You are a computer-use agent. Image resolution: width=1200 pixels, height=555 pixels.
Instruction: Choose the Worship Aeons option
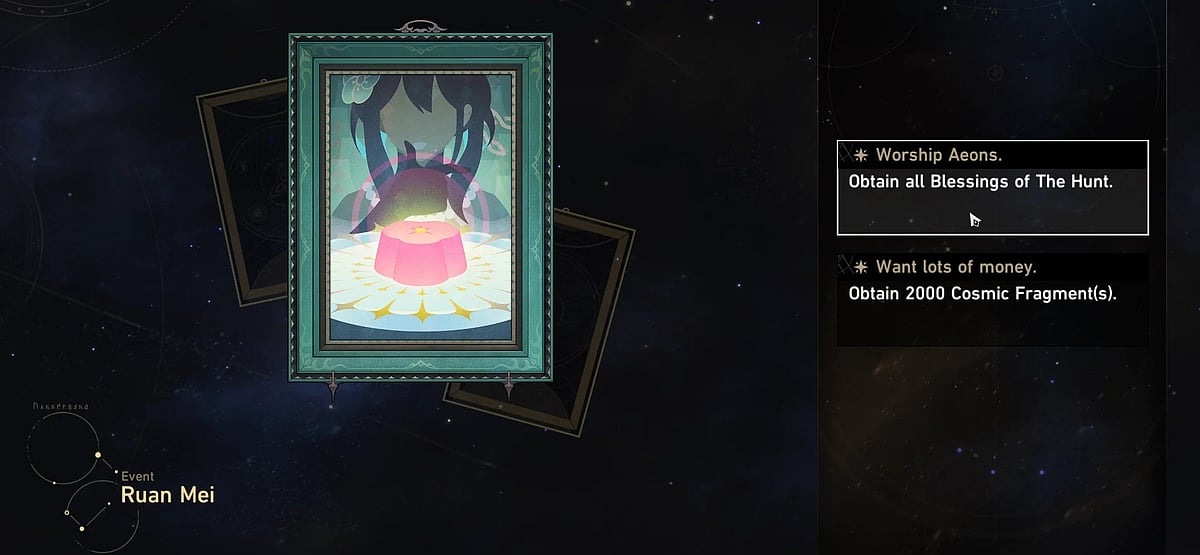(x=992, y=187)
